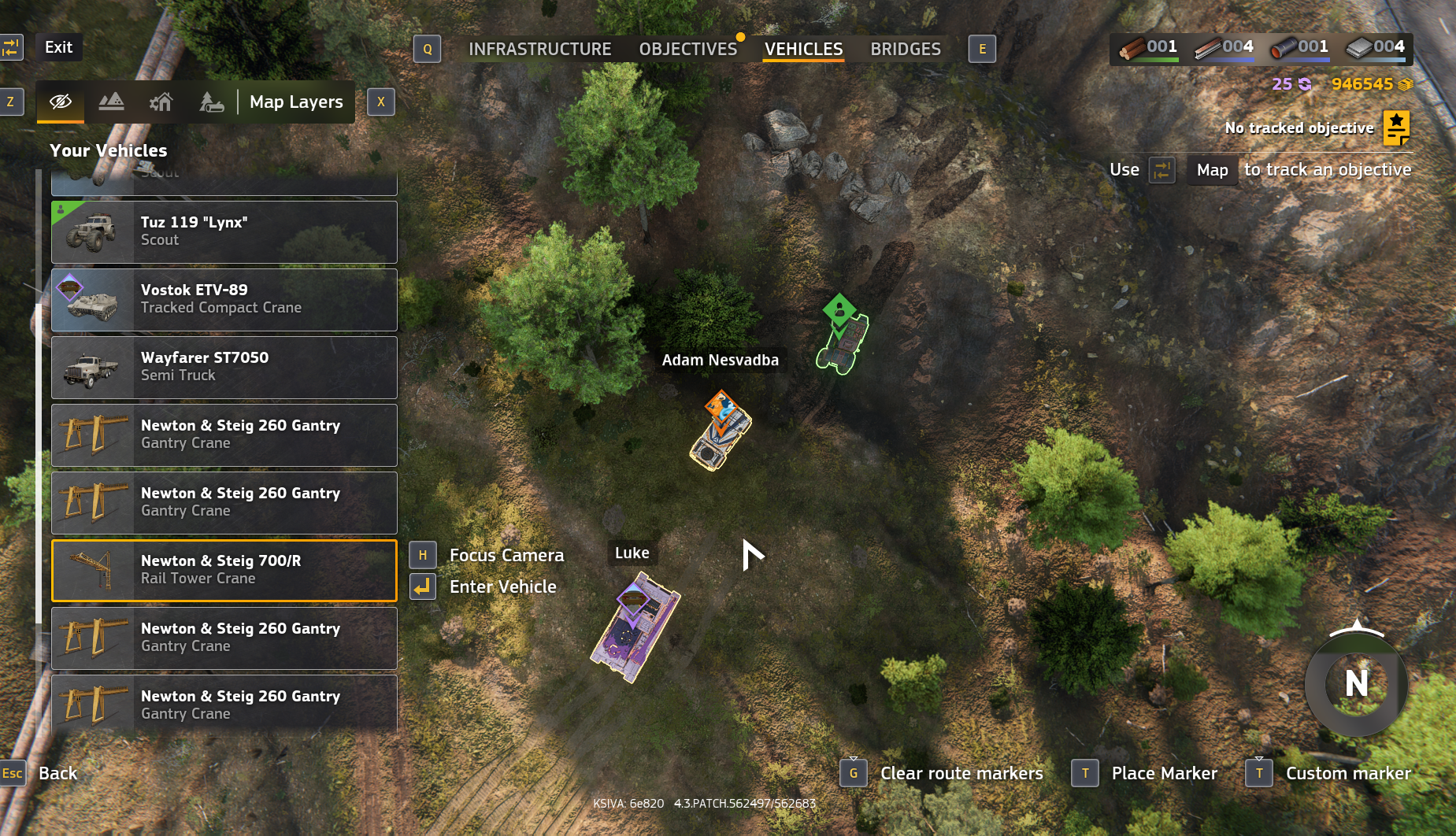The width and height of the screenshot is (1456, 836).
Task: Select the Infrastructure tab
Action: pyautogui.click(x=539, y=48)
